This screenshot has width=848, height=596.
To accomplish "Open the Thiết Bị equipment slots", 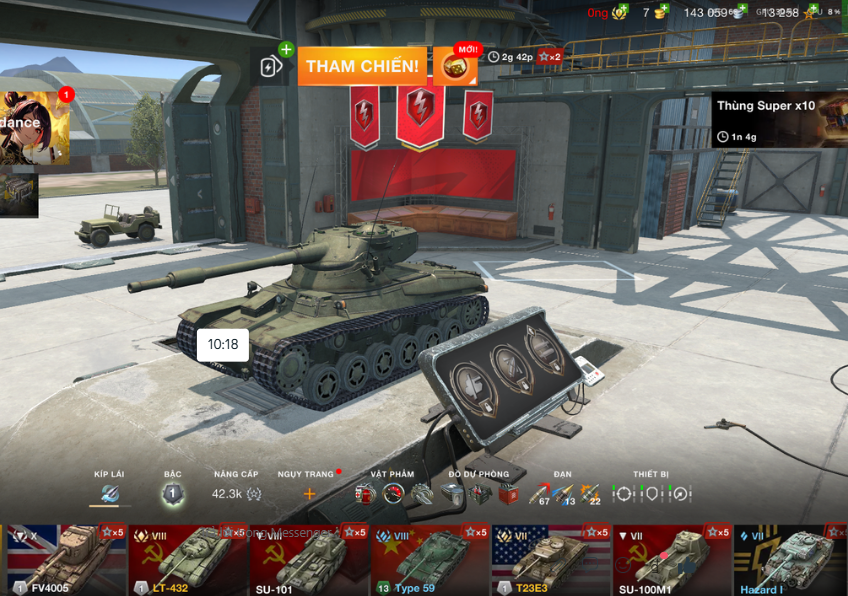I will 651,493.
